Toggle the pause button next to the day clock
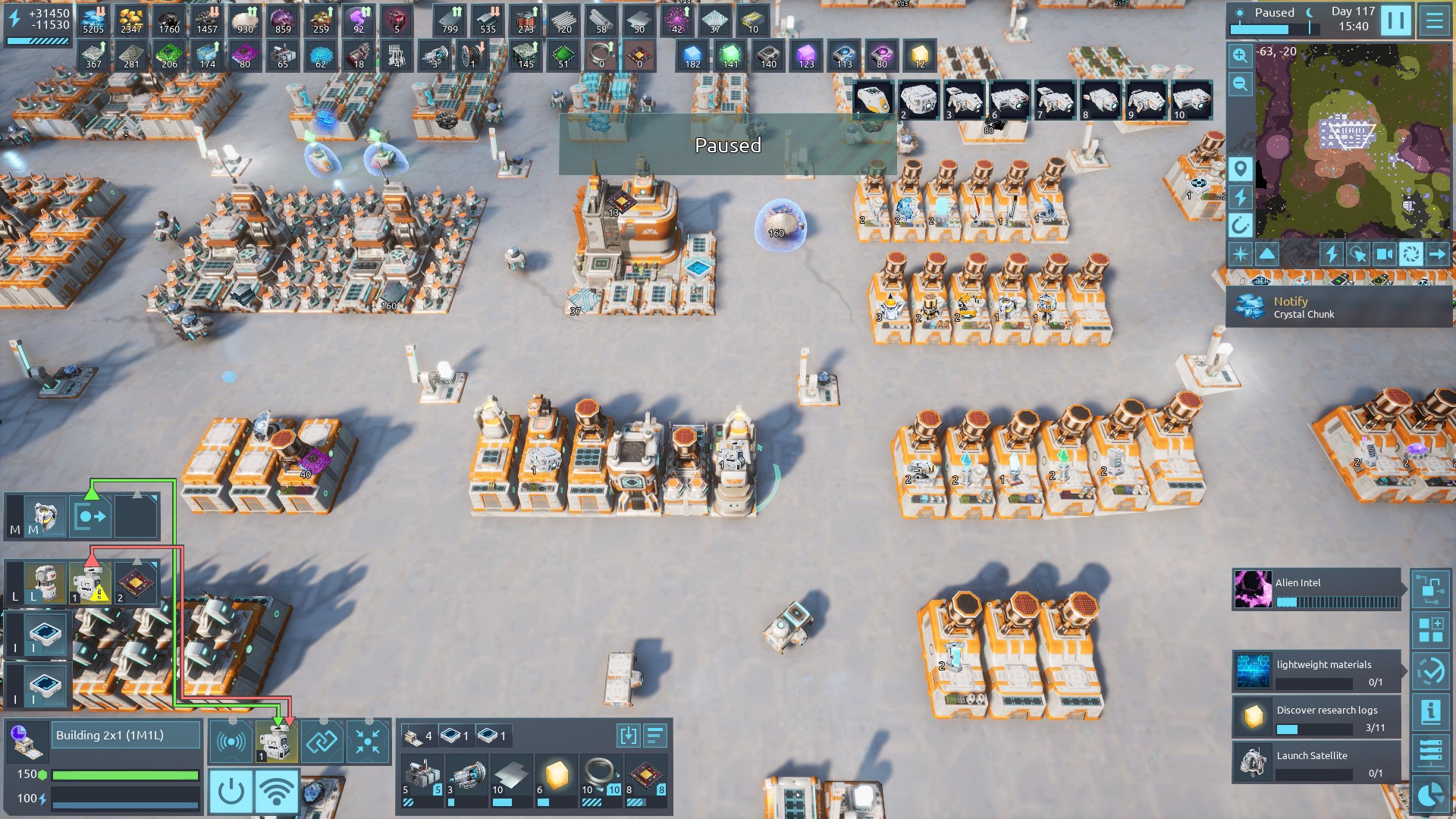 click(x=1395, y=20)
